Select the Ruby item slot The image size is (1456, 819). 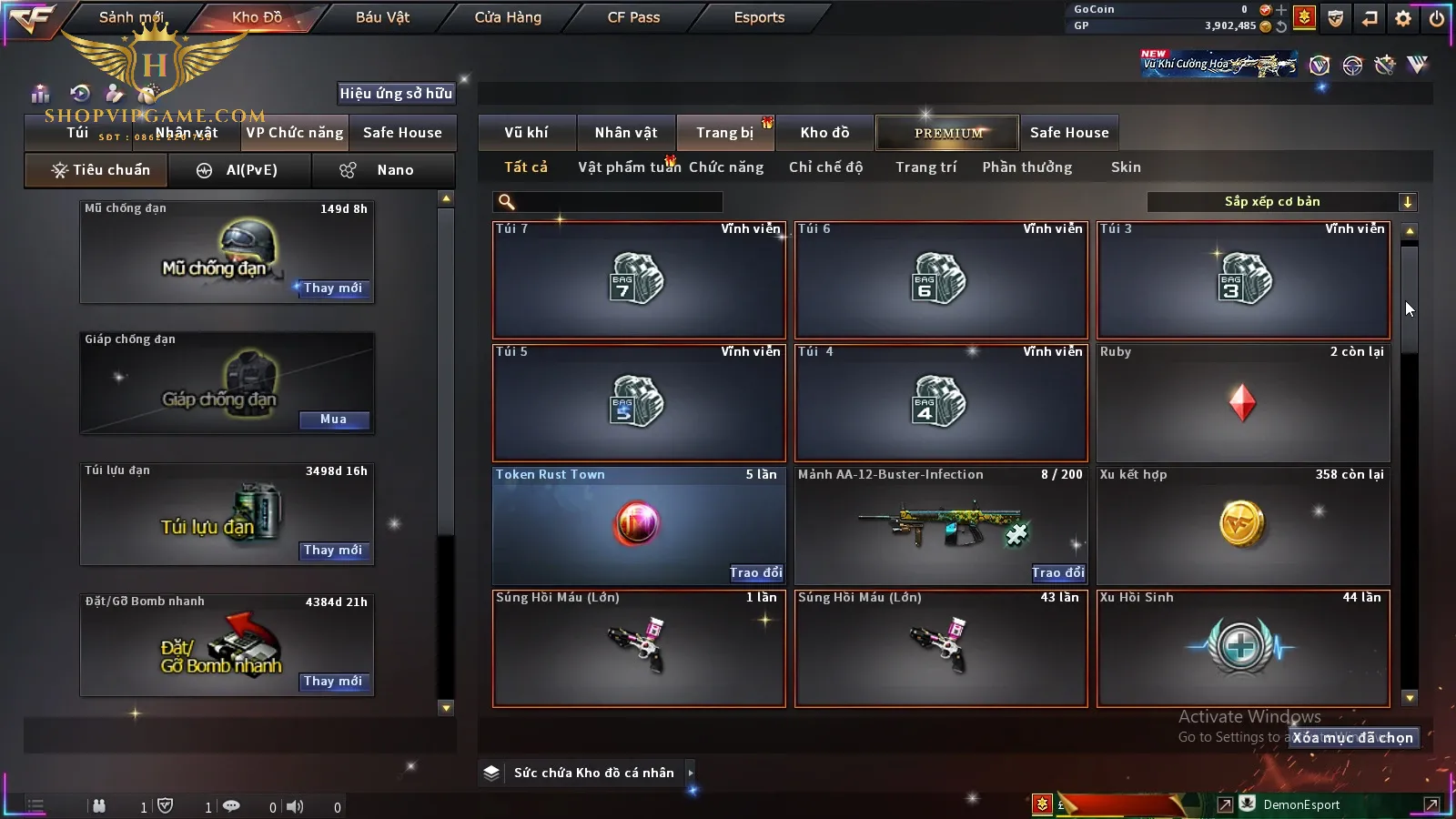[1243, 402]
